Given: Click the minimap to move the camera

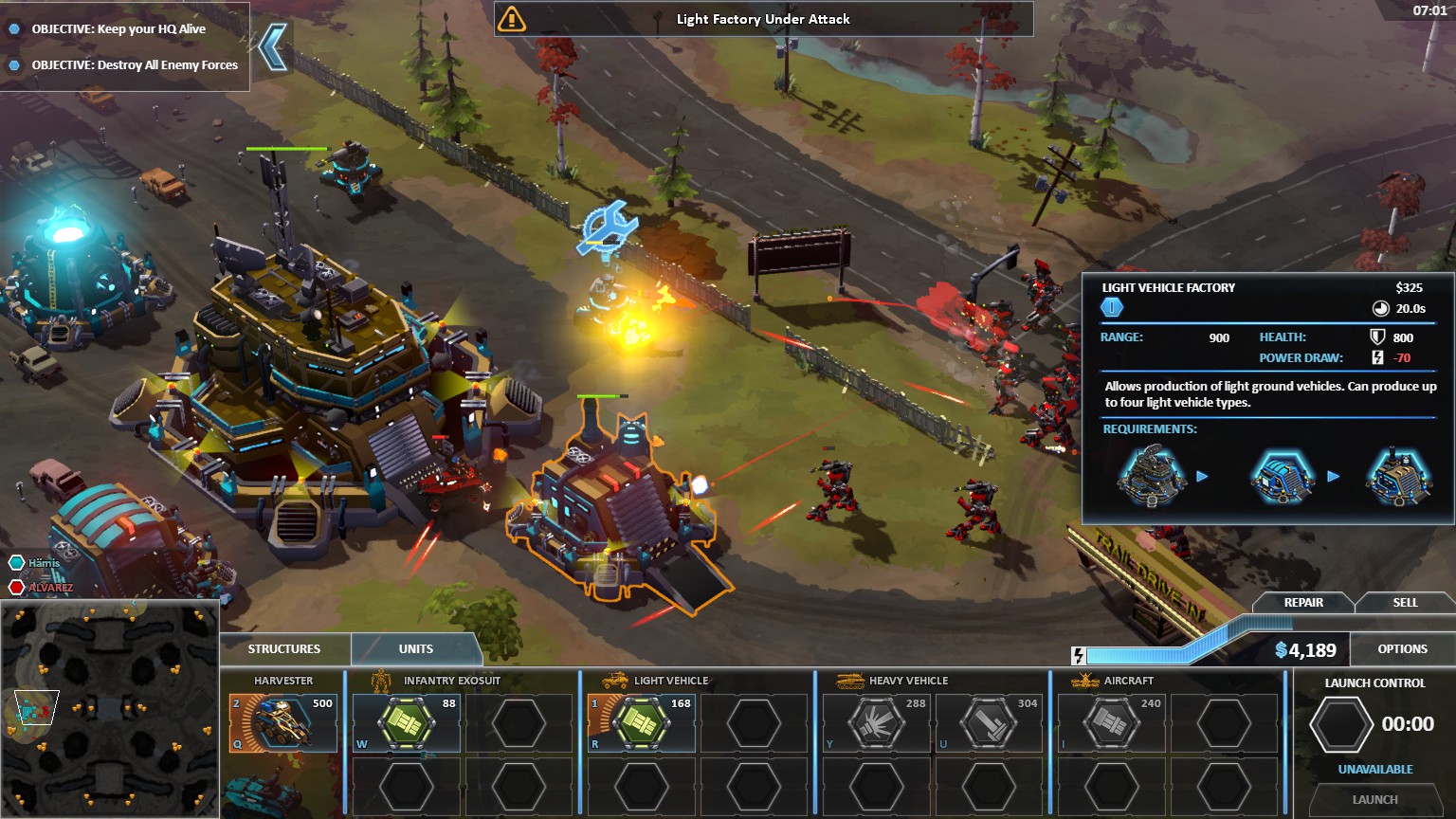Looking at the screenshot, I should point(109,708).
